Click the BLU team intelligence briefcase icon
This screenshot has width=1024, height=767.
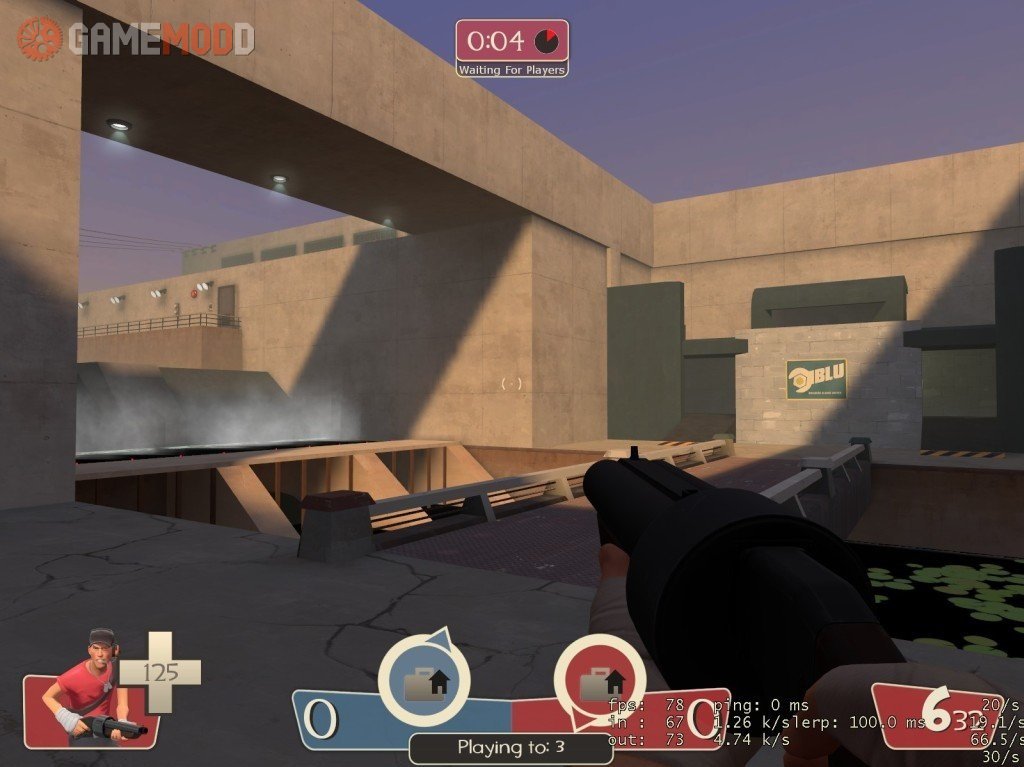coord(423,682)
